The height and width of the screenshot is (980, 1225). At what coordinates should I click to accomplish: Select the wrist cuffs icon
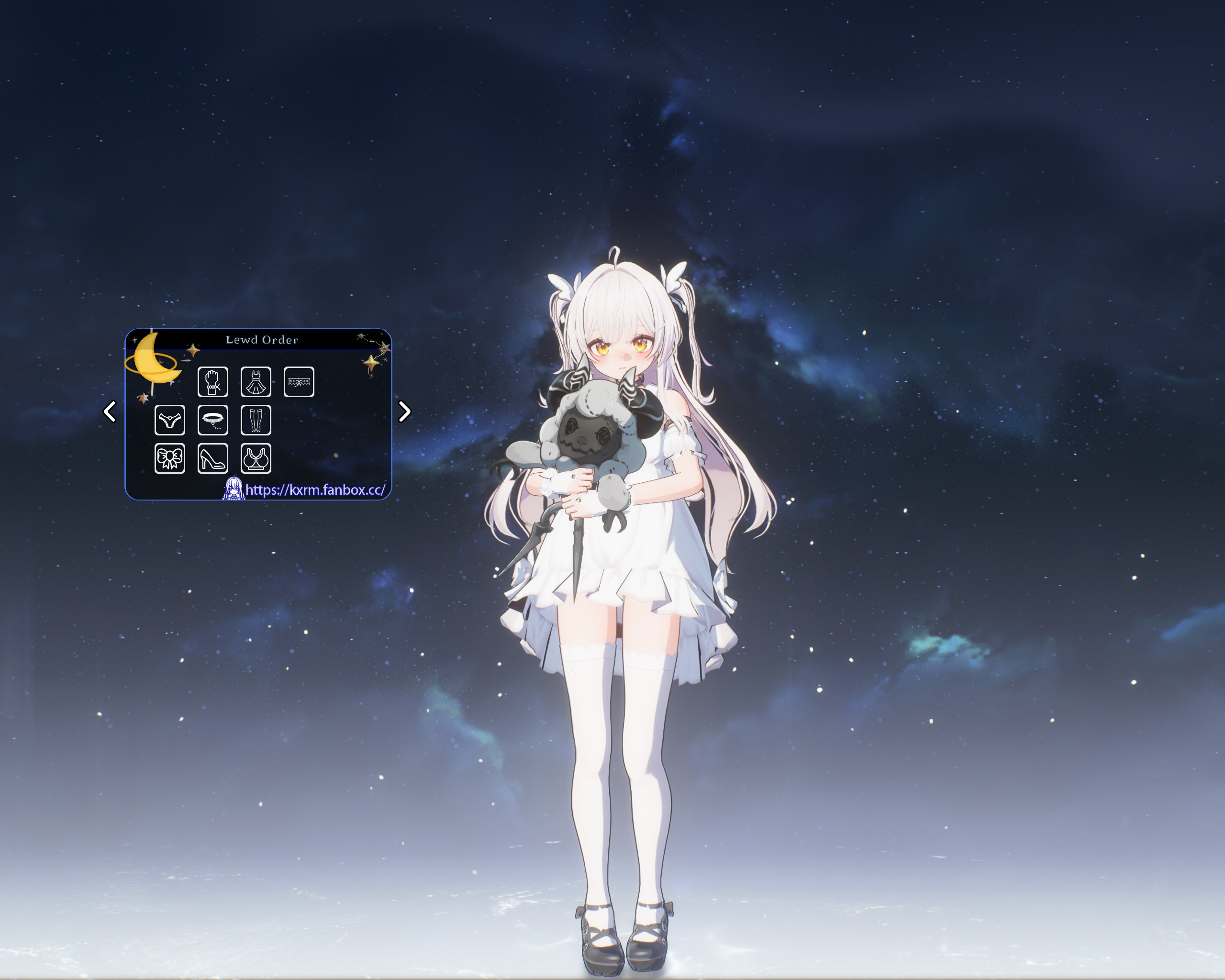(x=213, y=382)
